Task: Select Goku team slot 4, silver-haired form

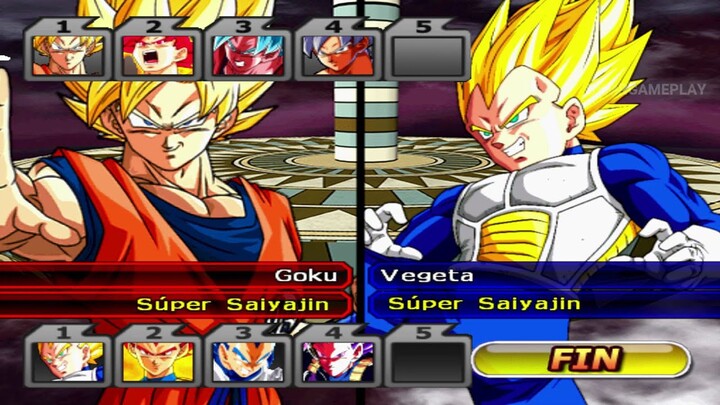Action: point(337,55)
